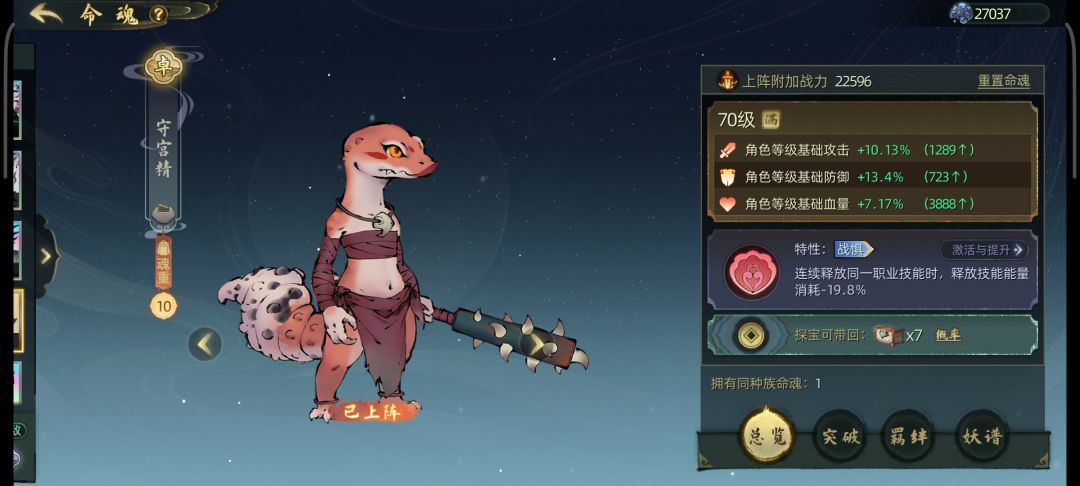Tap the 探宝 treasure coin icon
Image resolution: width=1080 pixels, height=486 pixels.
pyautogui.click(x=751, y=335)
